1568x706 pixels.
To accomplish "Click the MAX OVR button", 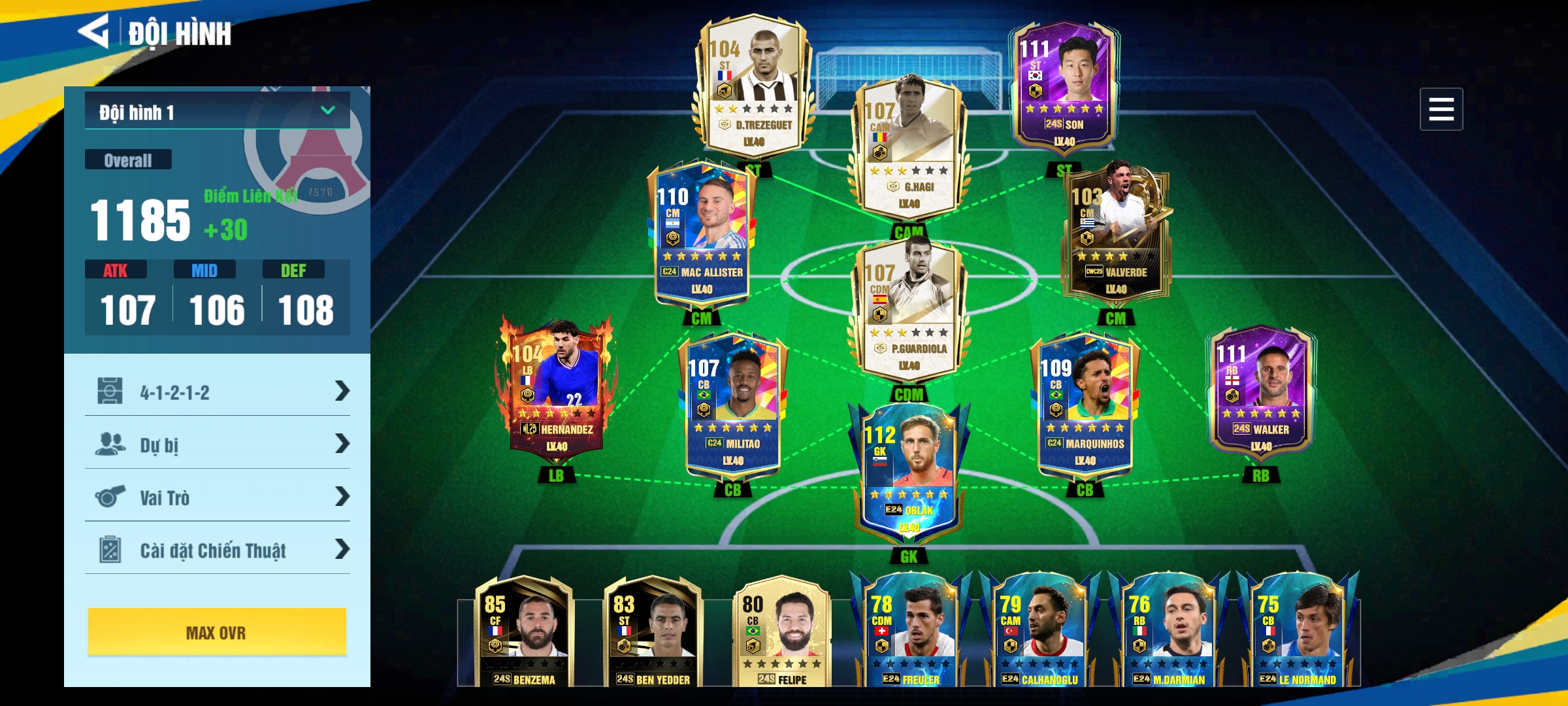I will pos(217,632).
